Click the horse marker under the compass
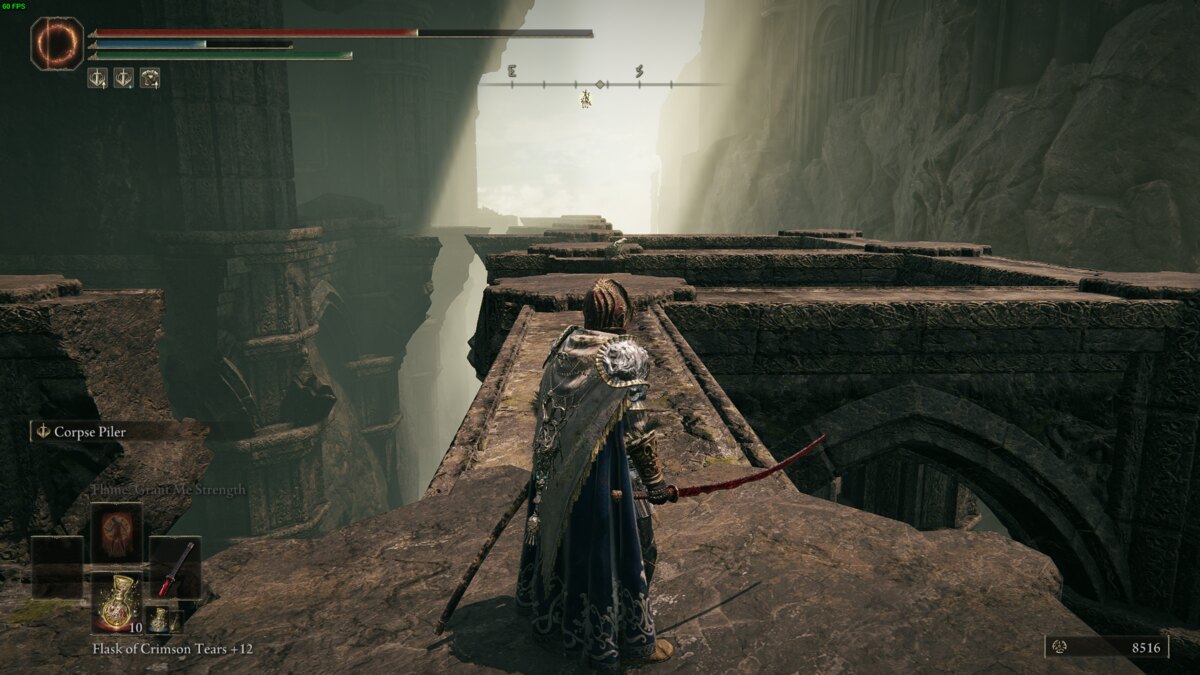 tap(585, 99)
